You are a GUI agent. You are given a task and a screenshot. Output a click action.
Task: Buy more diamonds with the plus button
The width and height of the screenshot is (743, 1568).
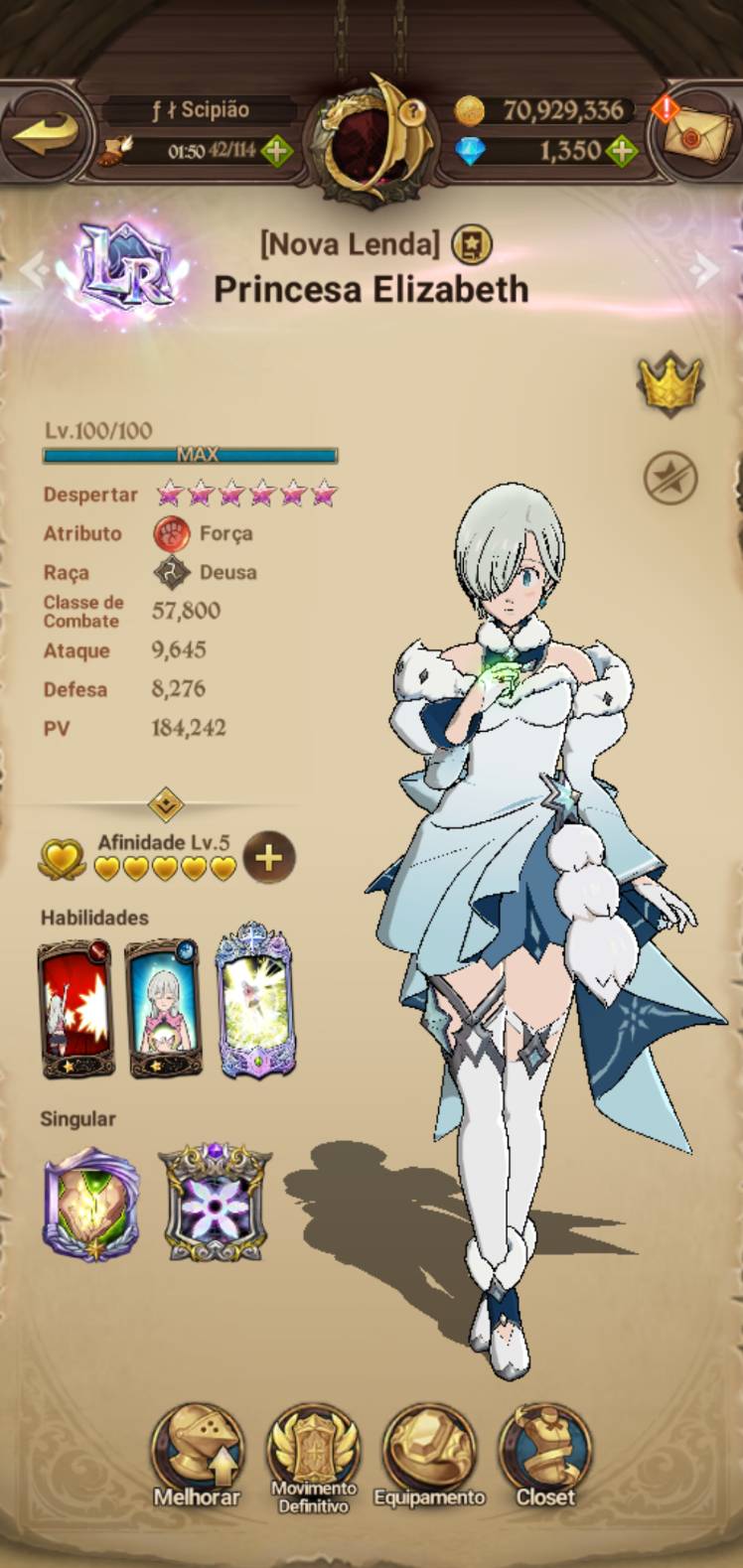pos(622,152)
